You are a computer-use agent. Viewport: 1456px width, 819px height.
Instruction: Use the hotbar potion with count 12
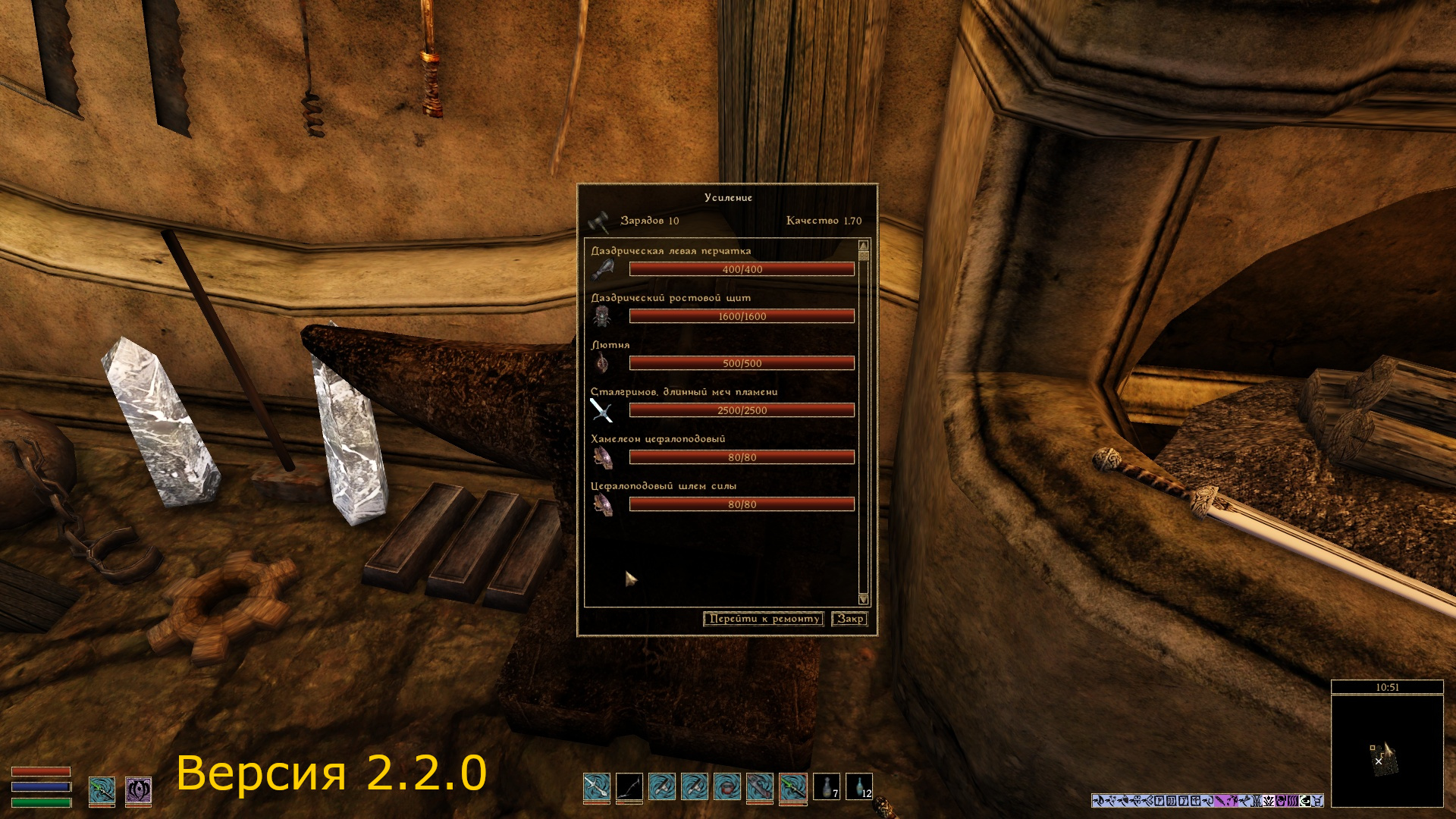[859, 787]
